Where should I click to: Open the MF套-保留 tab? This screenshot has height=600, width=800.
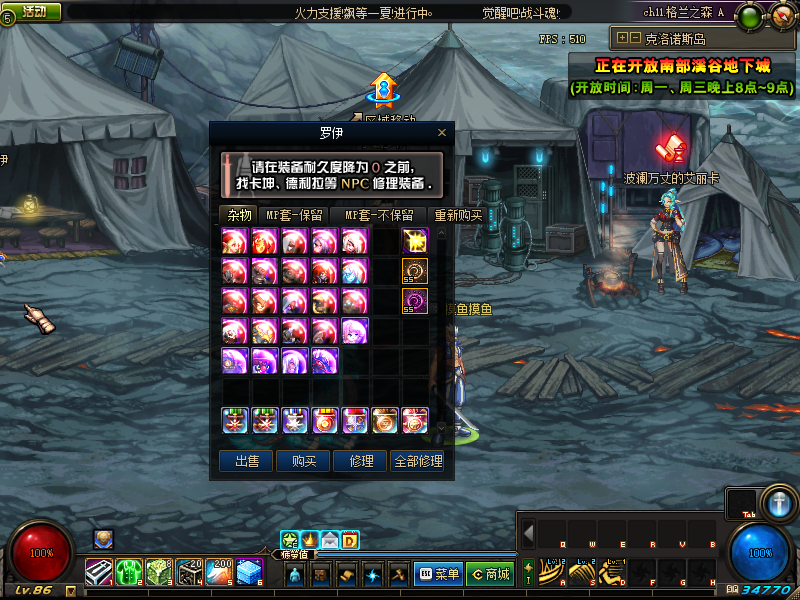click(294, 215)
